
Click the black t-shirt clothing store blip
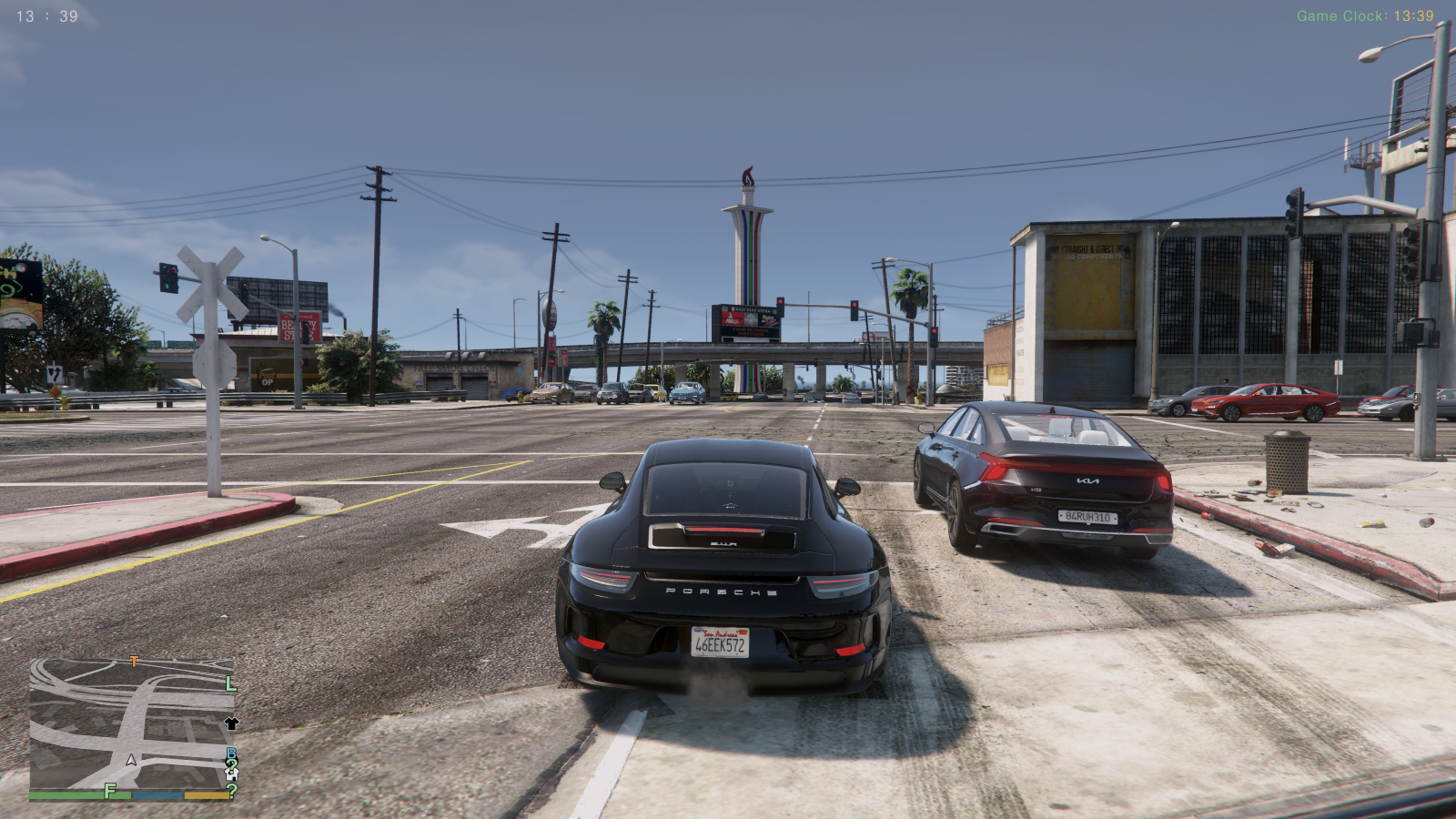coord(230,724)
